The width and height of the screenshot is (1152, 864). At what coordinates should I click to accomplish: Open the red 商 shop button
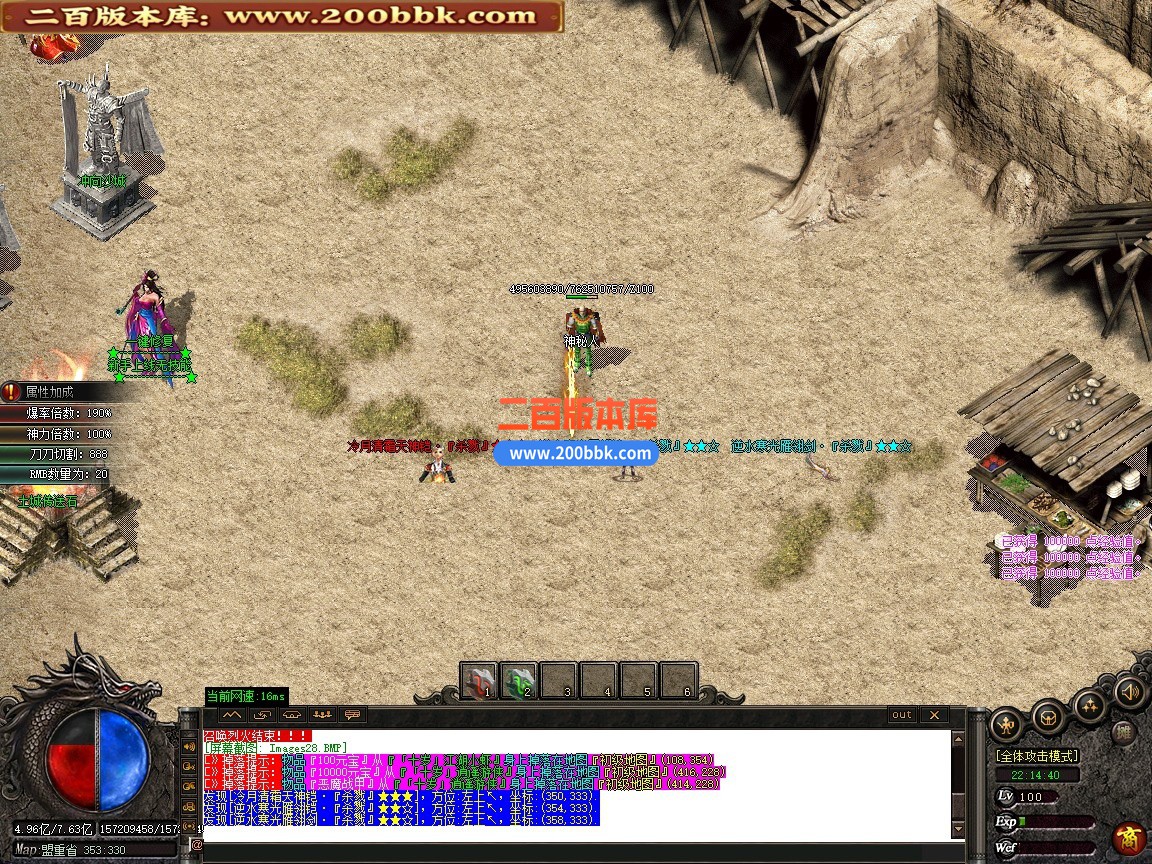point(1130,837)
